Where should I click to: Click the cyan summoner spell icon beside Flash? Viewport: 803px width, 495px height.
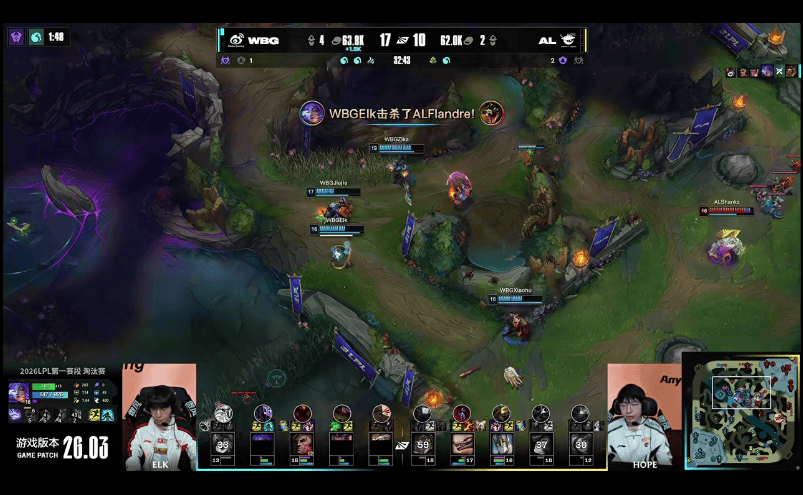[107, 414]
